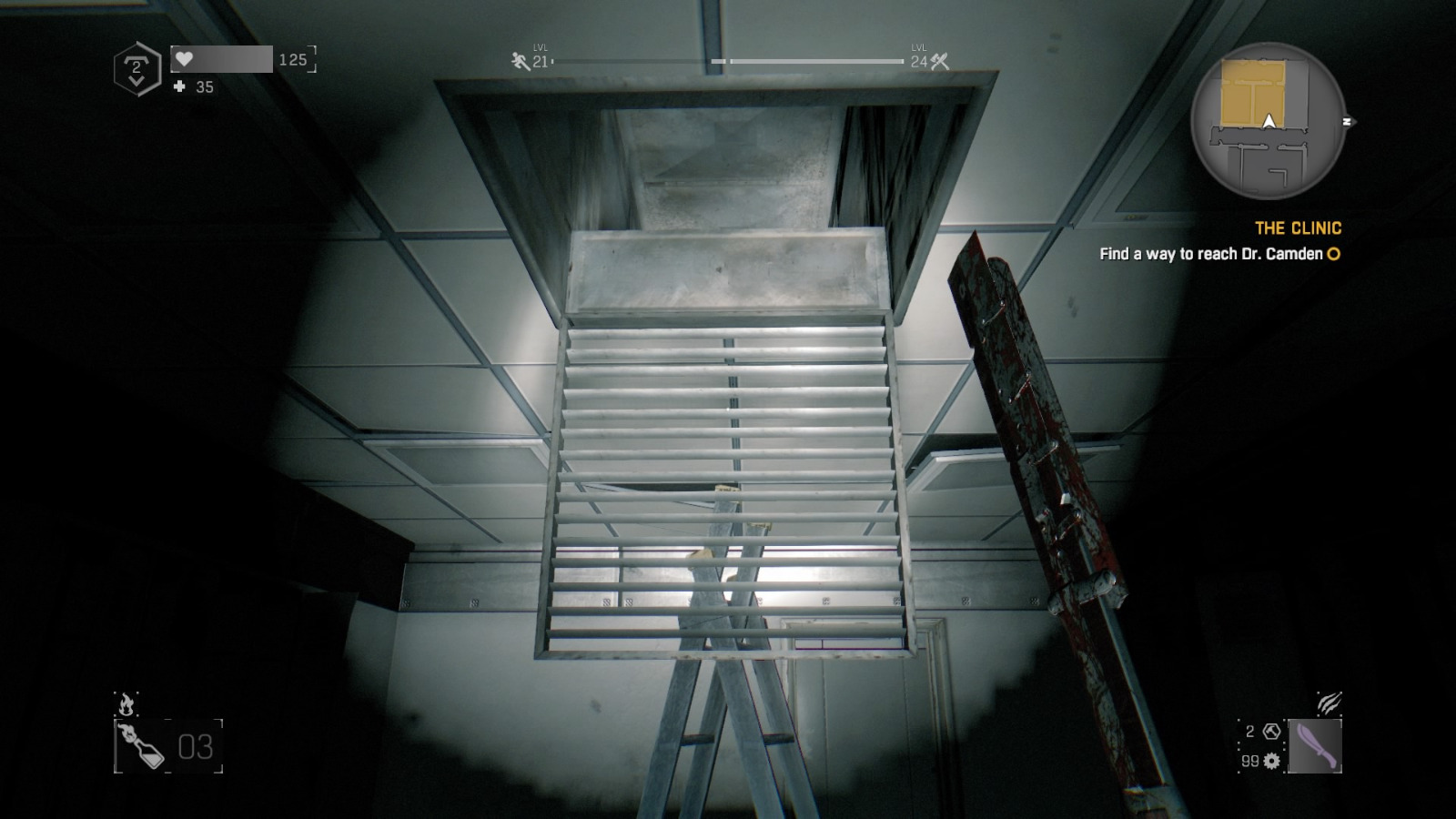This screenshot has height=819, width=1456.
Task: Click the gear crafting icon beside the 99
Action: click(x=1270, y=759)
